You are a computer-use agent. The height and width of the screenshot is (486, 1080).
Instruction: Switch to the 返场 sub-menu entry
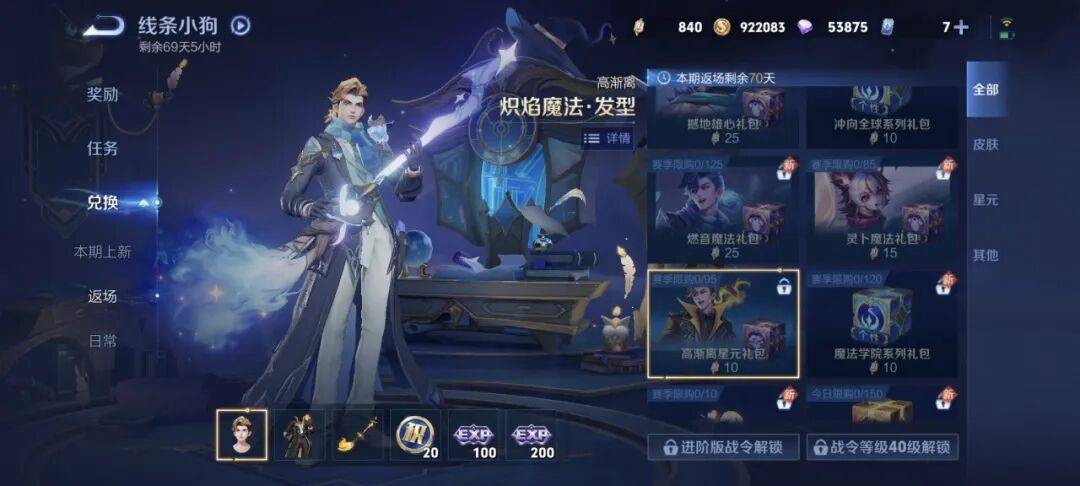102,296
